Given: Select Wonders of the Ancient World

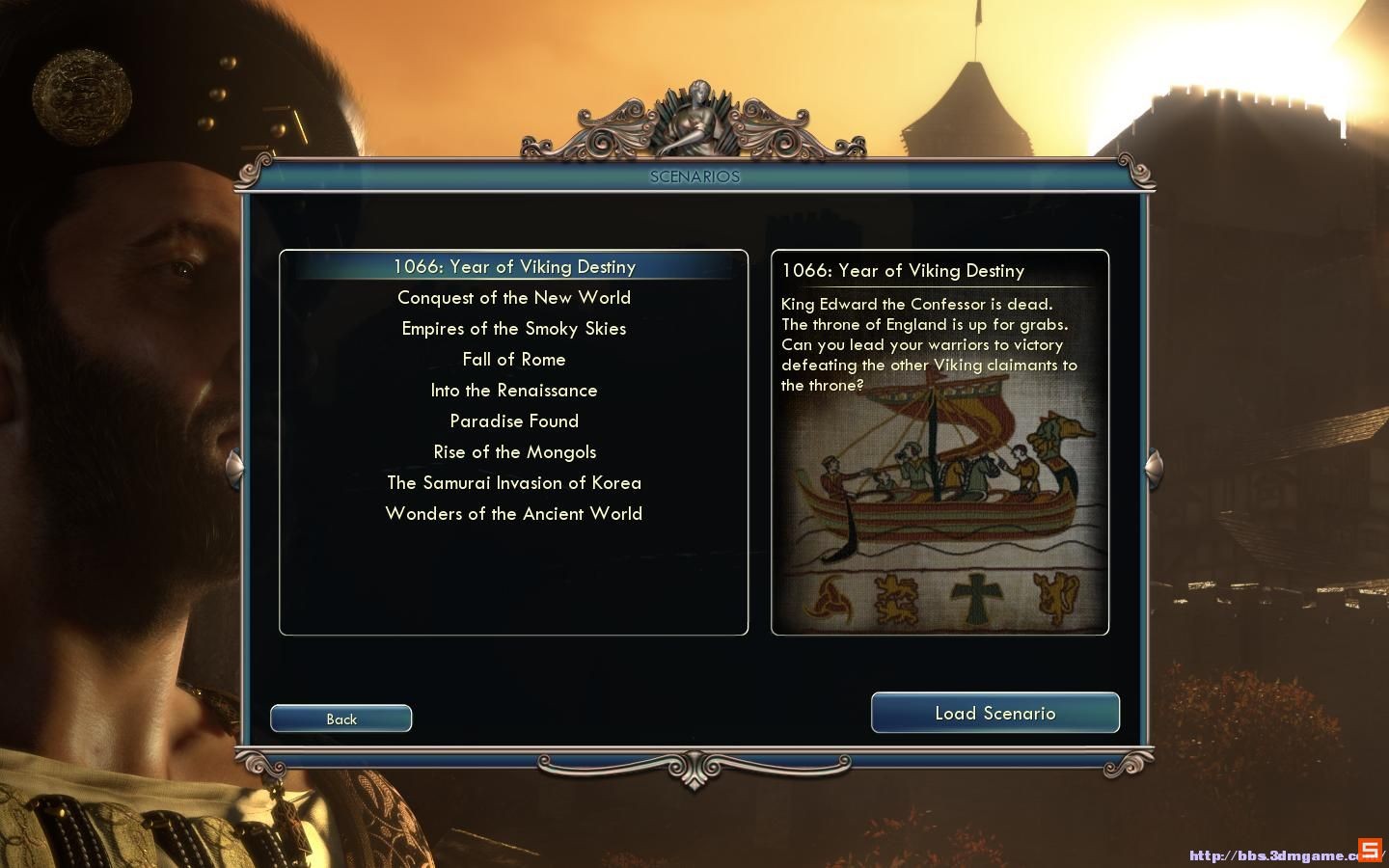Looking at the screenshot, I should point(513,514).
